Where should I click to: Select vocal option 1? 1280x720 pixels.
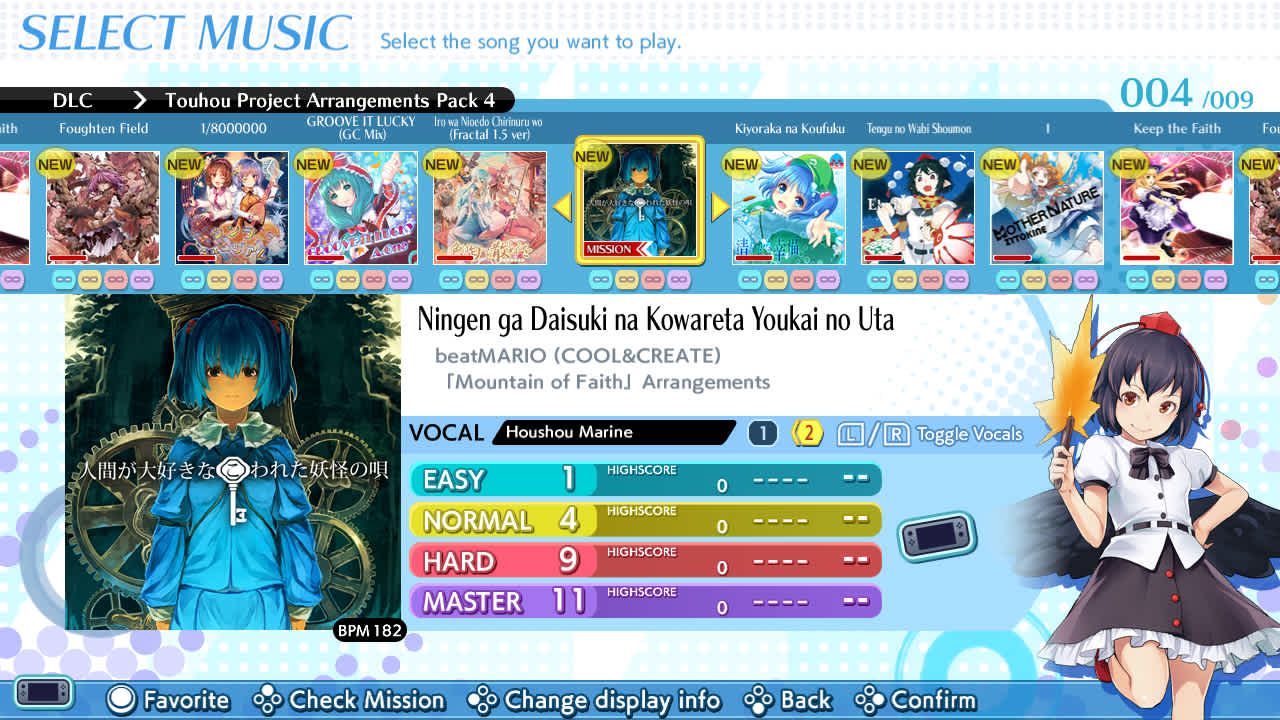tap(762, 432)
